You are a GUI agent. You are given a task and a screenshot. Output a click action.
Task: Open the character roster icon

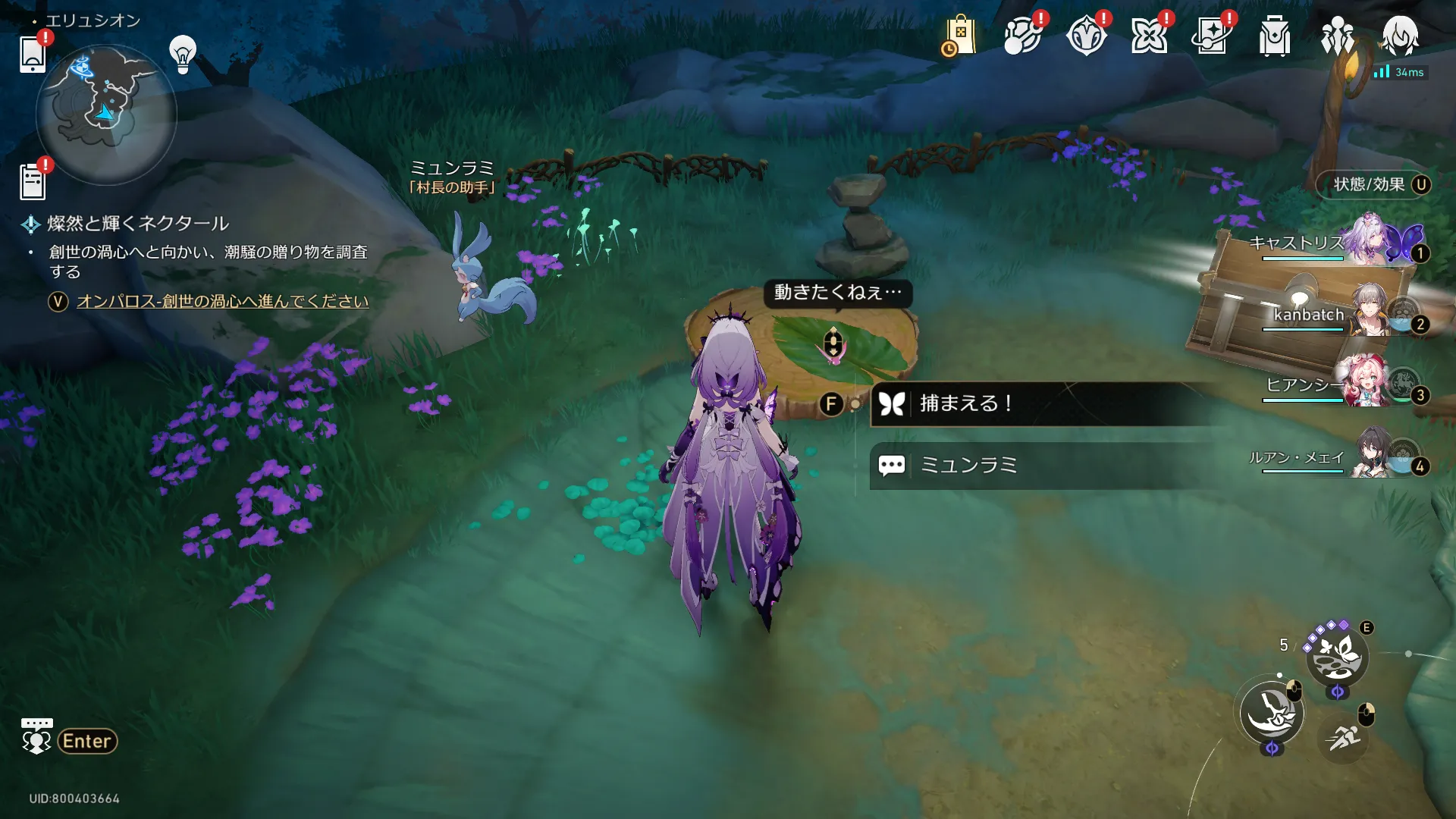tap(1337, 36)
